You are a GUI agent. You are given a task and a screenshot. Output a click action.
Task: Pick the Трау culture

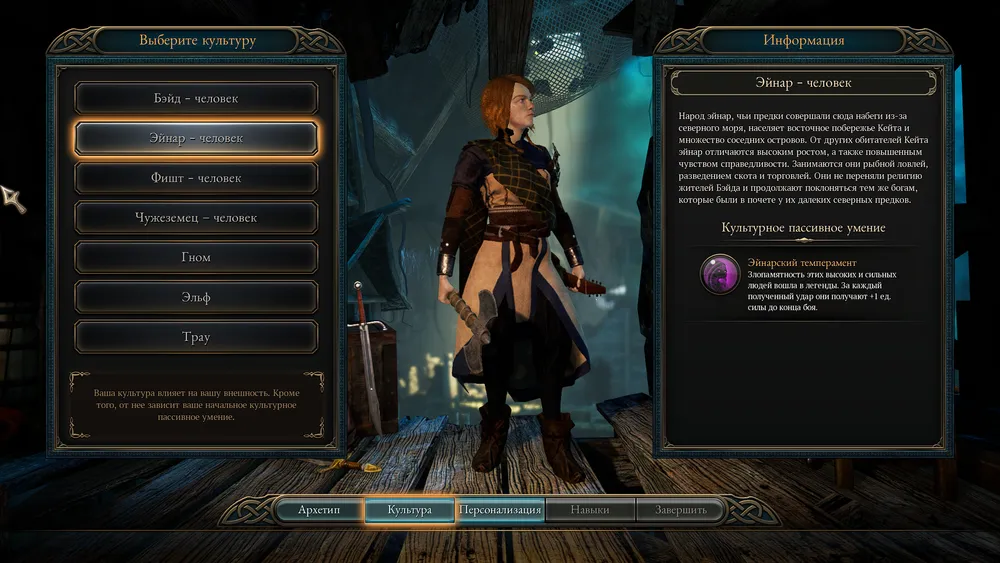[196, 337]
